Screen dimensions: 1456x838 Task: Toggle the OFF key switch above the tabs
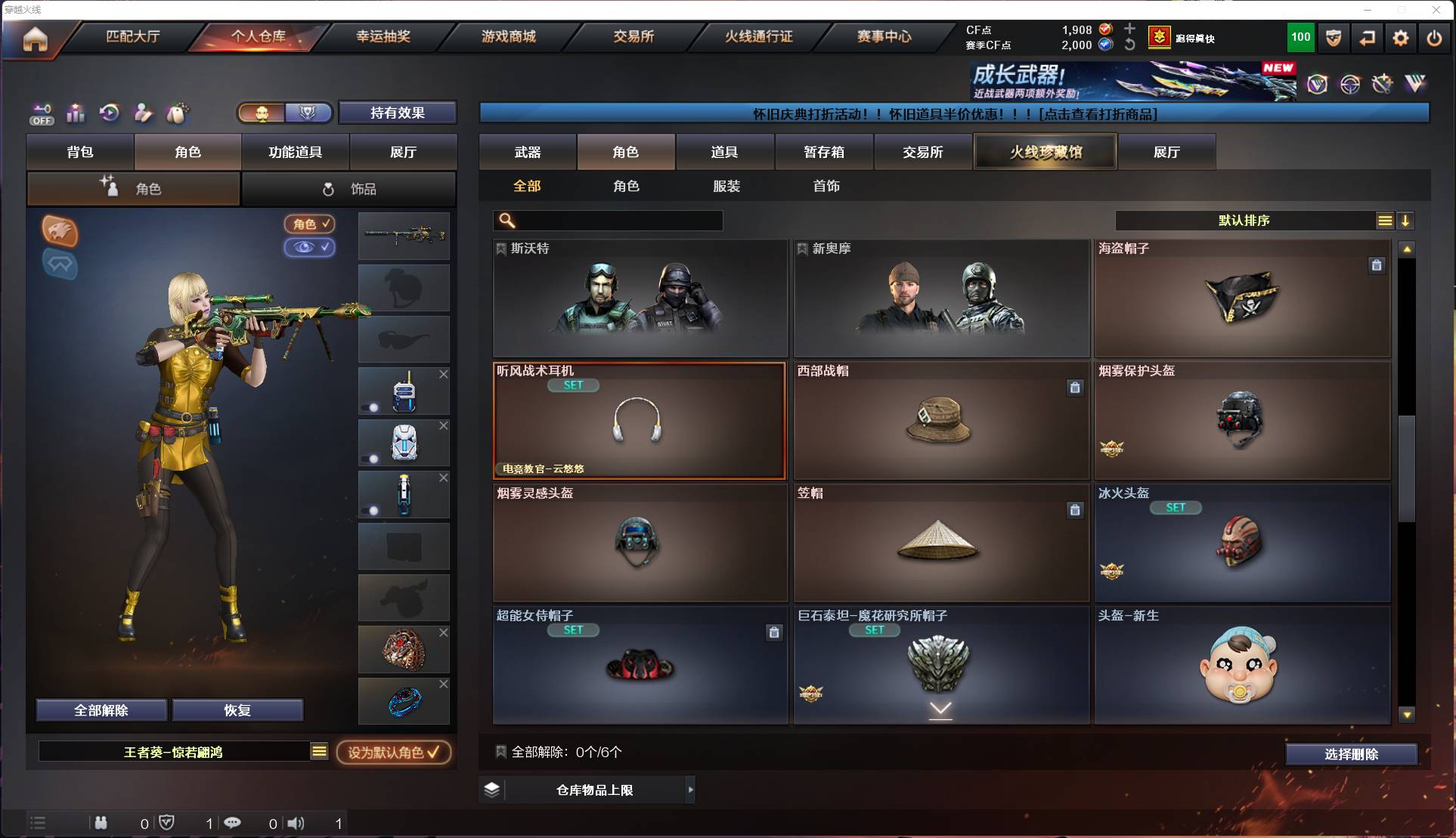[42, 113]
